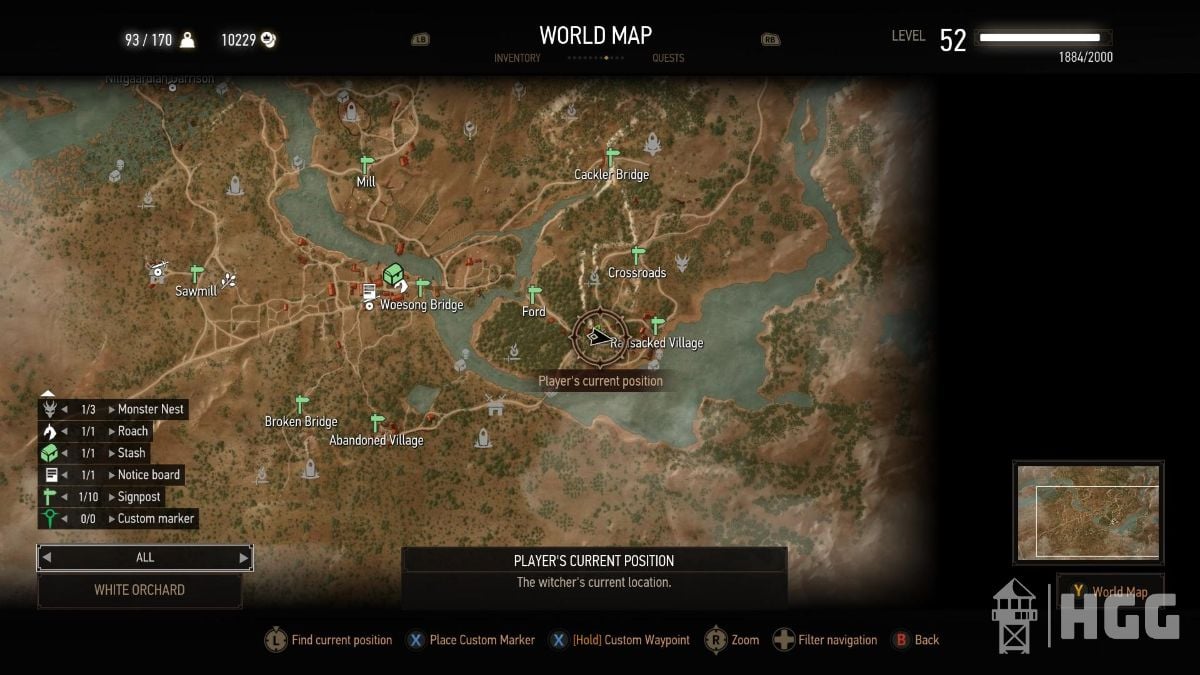Cycle the ALL filter to the left
The image size is (1200, 675).
[47, 558]
